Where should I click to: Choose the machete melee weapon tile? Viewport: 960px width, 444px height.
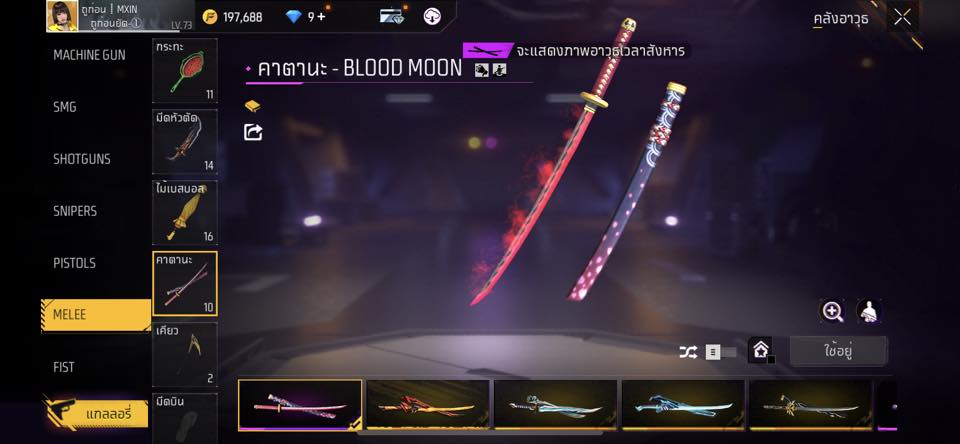[x=184, y=141]
